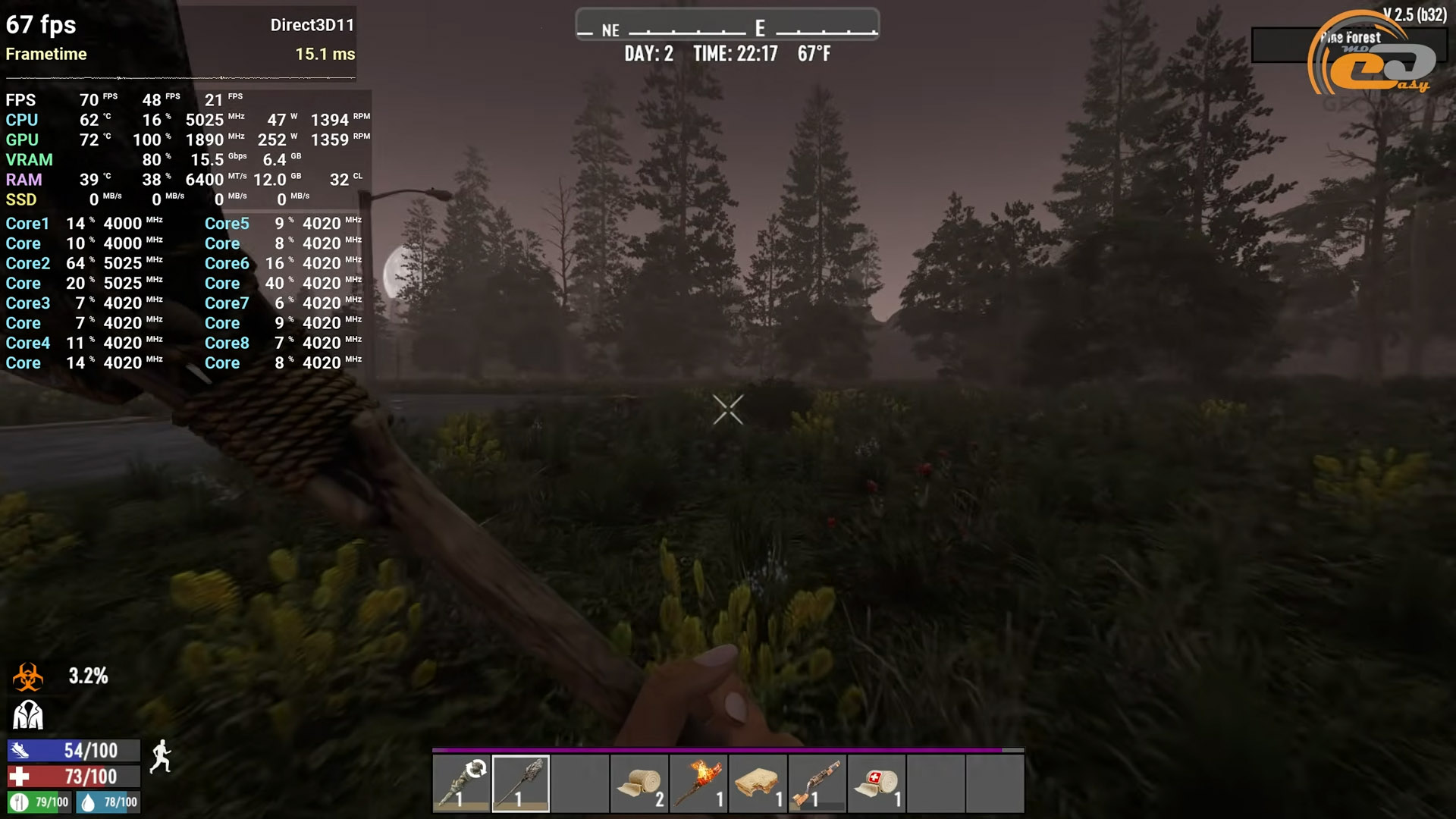
Task: Click the white jacket status icon
Action: tap(28, 715)
